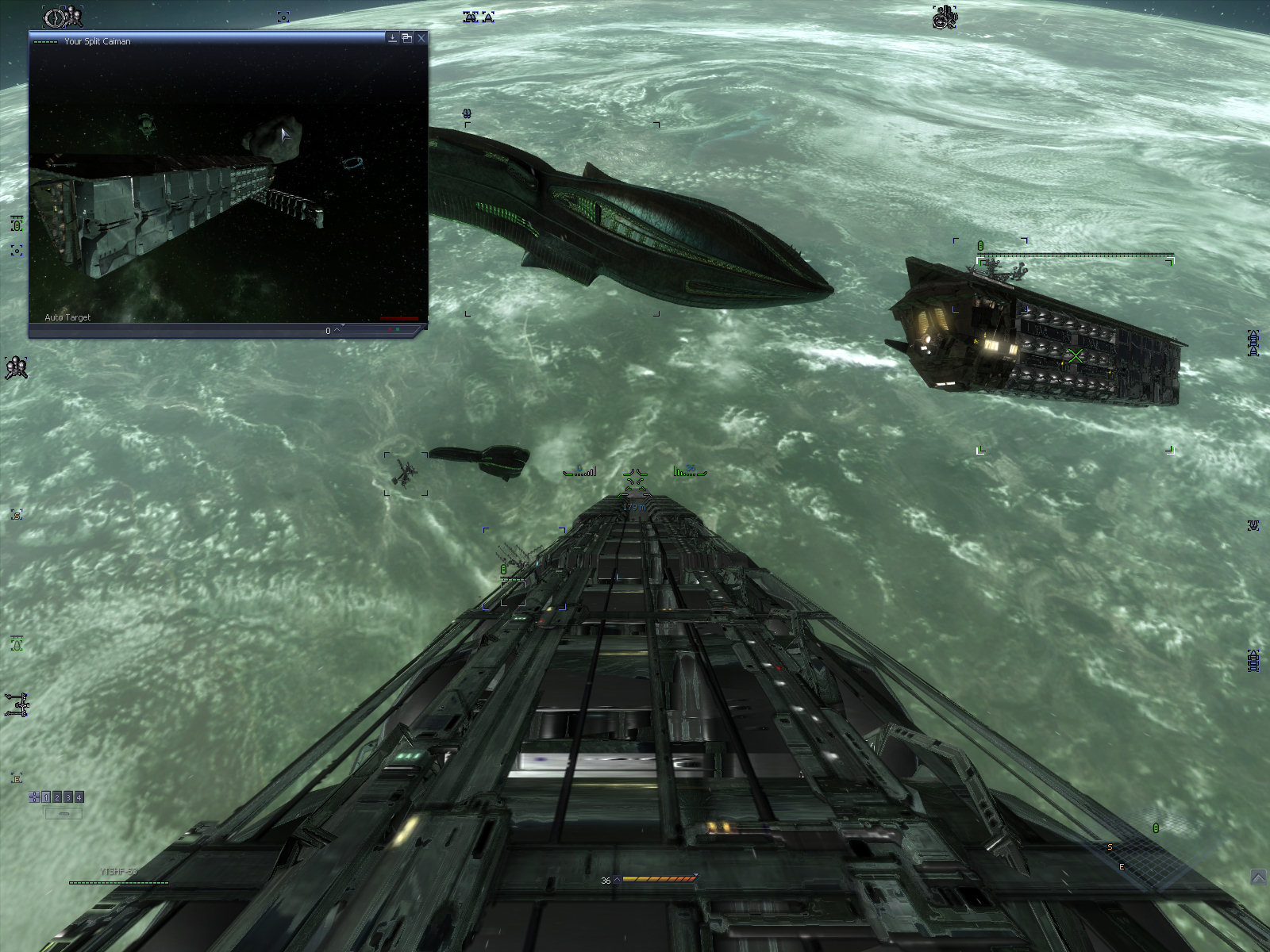Choose weapon group 3
The width and height of the screenshot is (1270, 952).
tap(68, 797)
